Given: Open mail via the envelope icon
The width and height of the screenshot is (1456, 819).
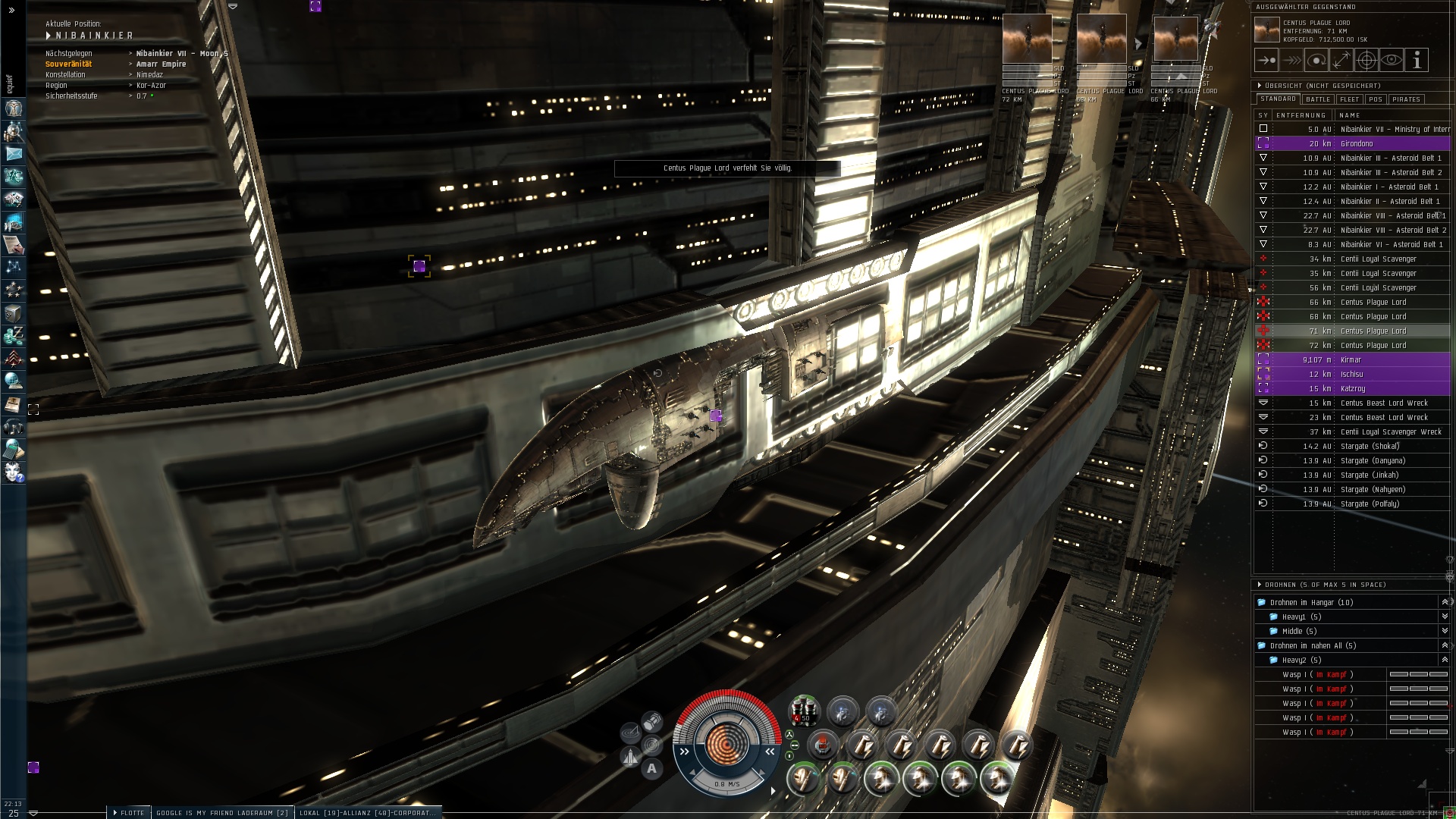Looking at the screenshot, I should tap(14, 154).
